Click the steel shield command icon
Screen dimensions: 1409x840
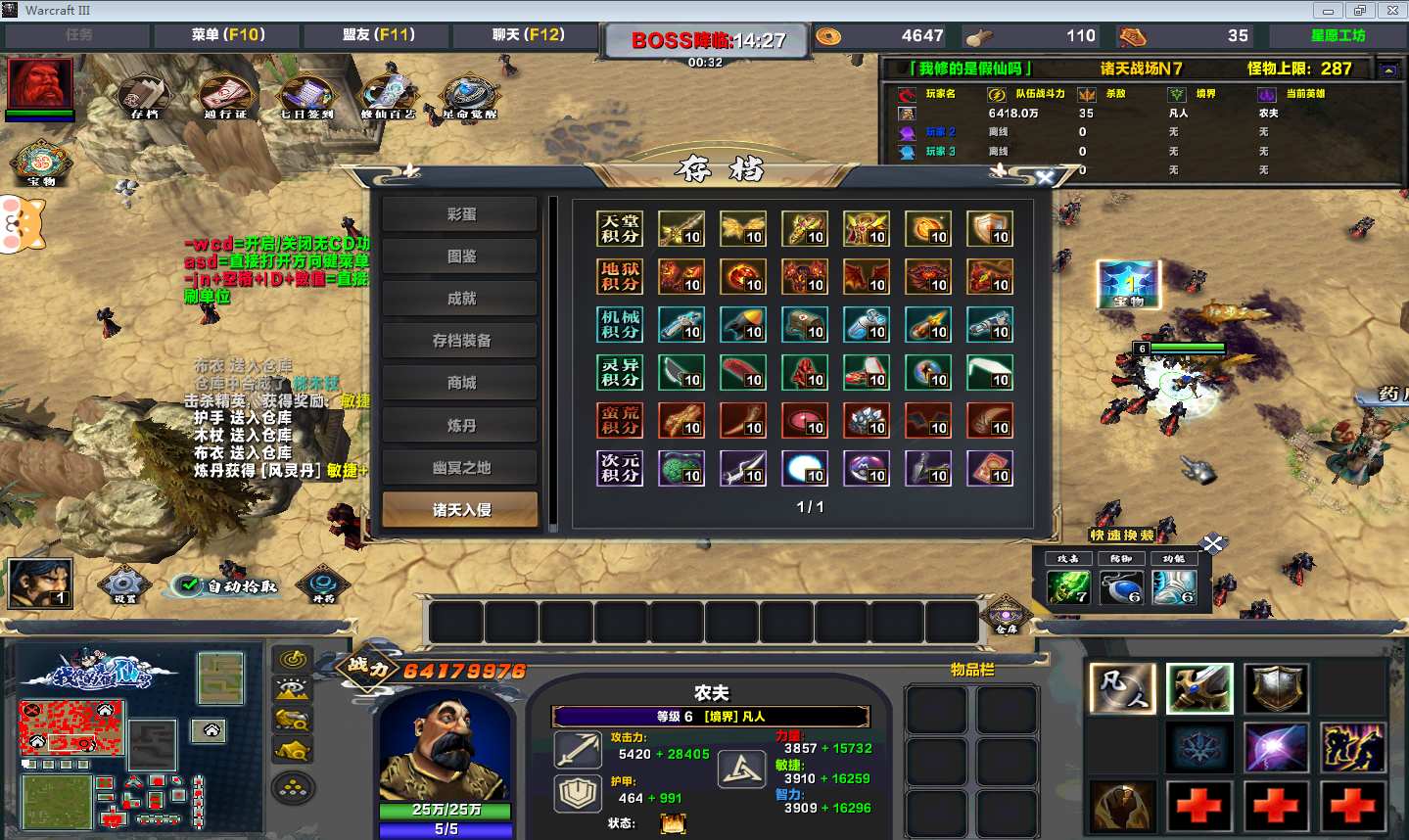pyautogui.click(x=1276, y=688)
